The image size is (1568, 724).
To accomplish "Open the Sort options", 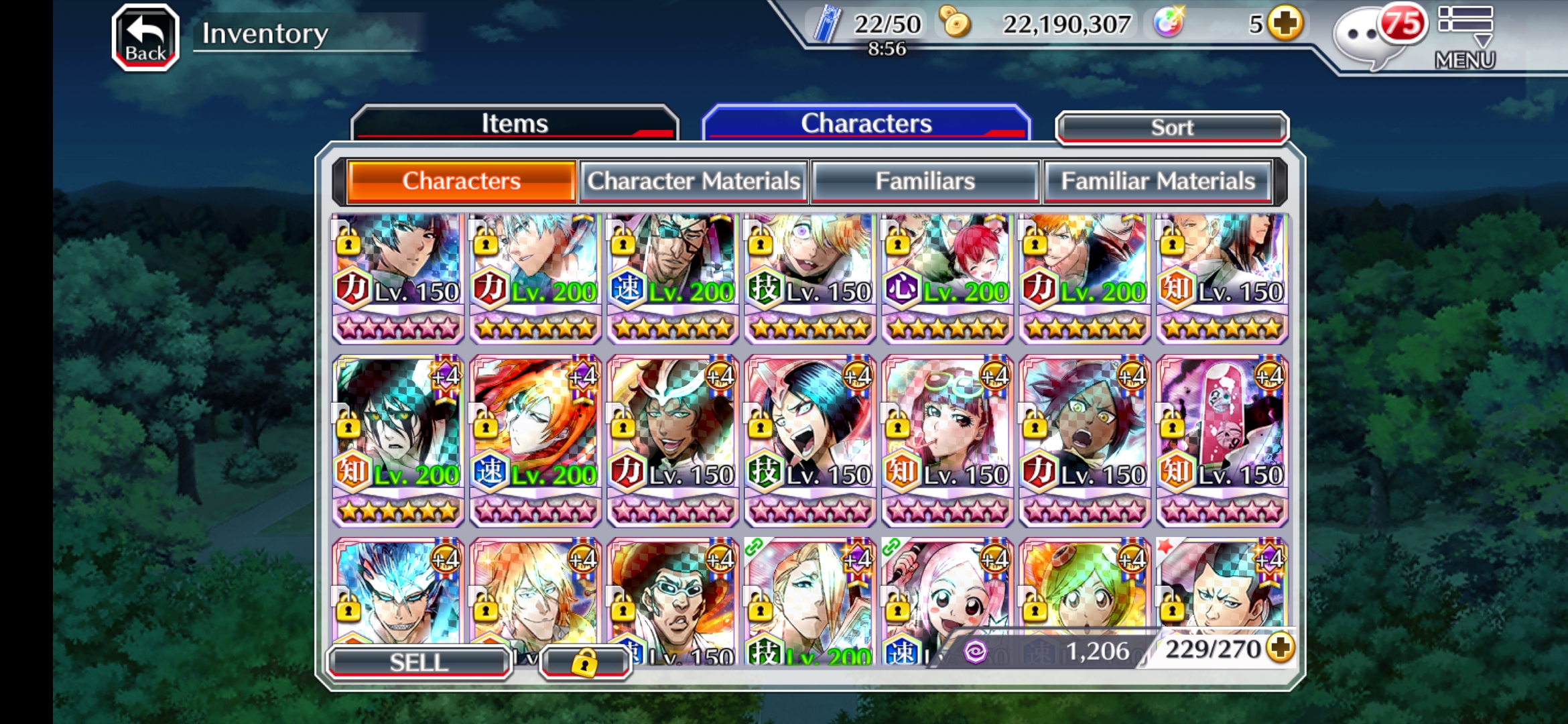I will pyautogui.click(x=1171, y=127).
